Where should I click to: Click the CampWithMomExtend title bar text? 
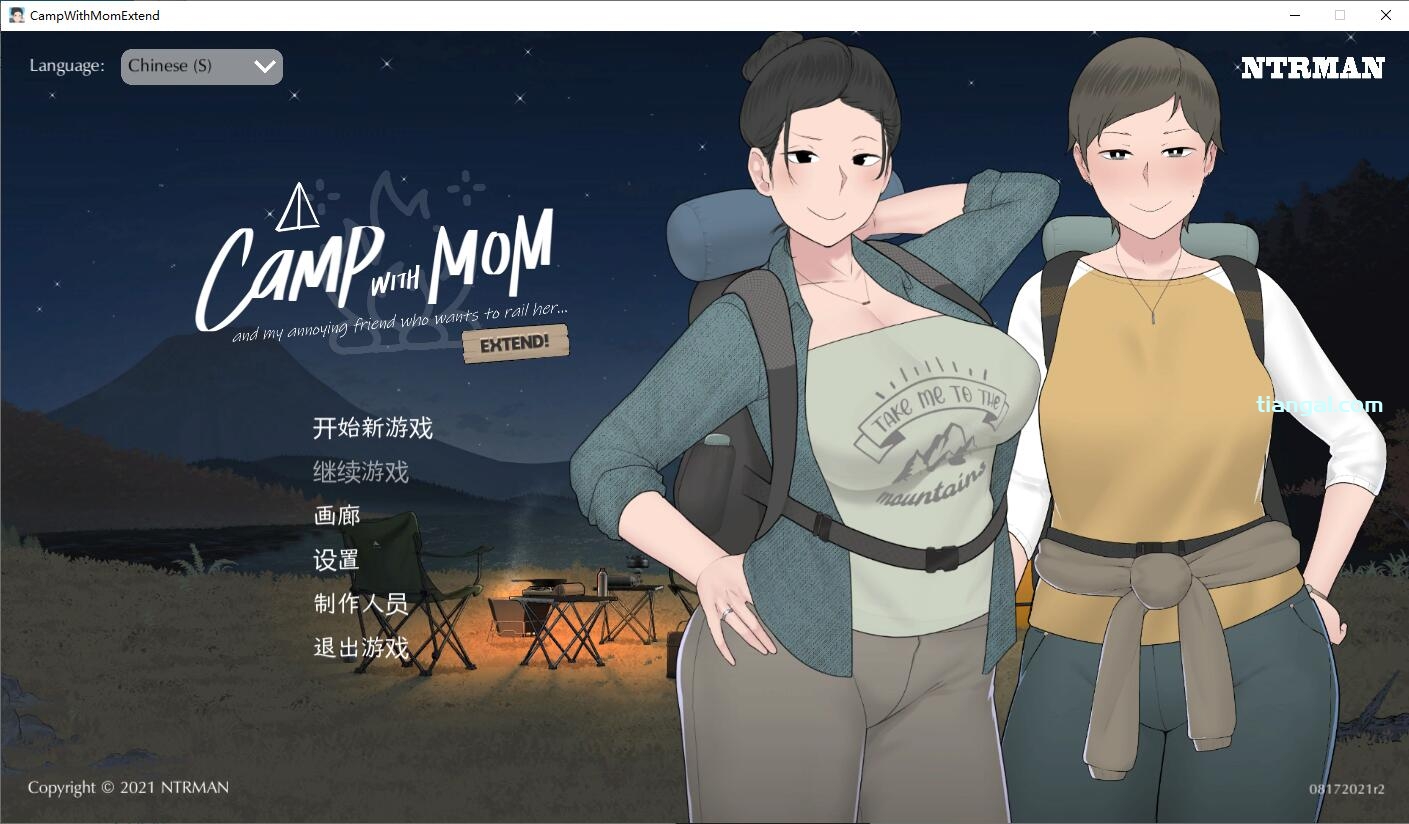pos(92,15)
